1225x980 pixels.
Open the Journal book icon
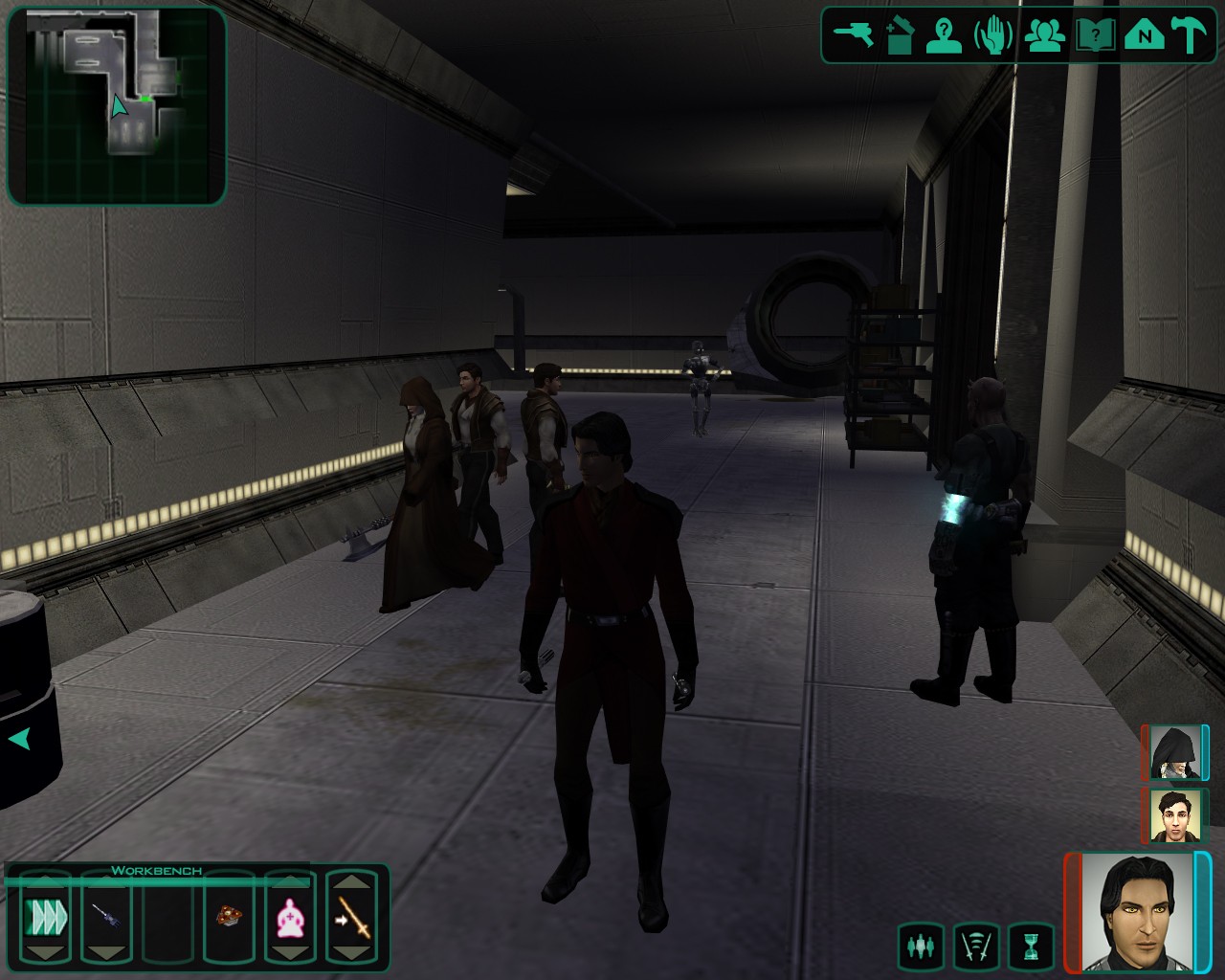click(1095, 36)
